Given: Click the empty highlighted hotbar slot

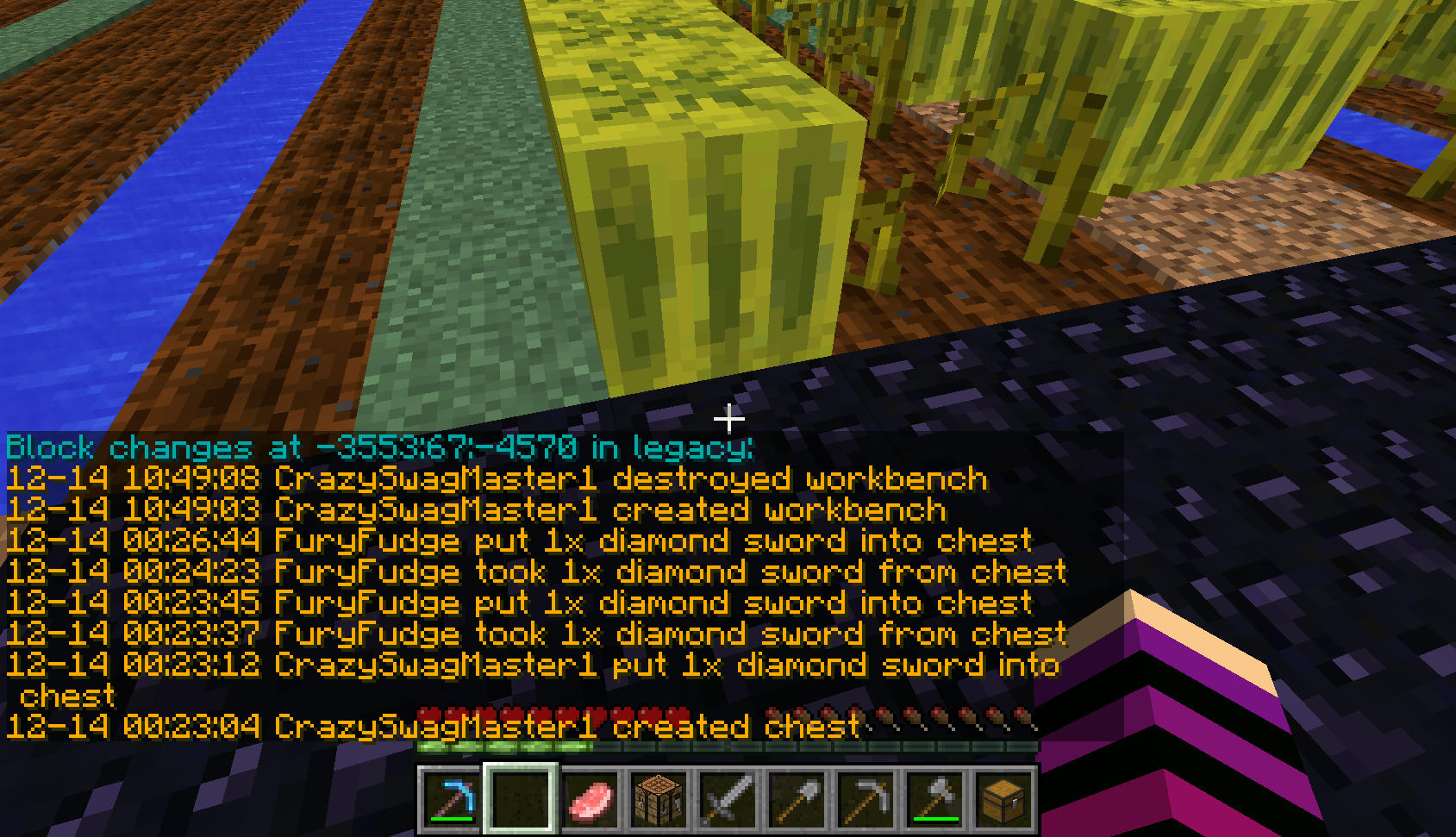Looking at the screenshot, I should point(521,798).
